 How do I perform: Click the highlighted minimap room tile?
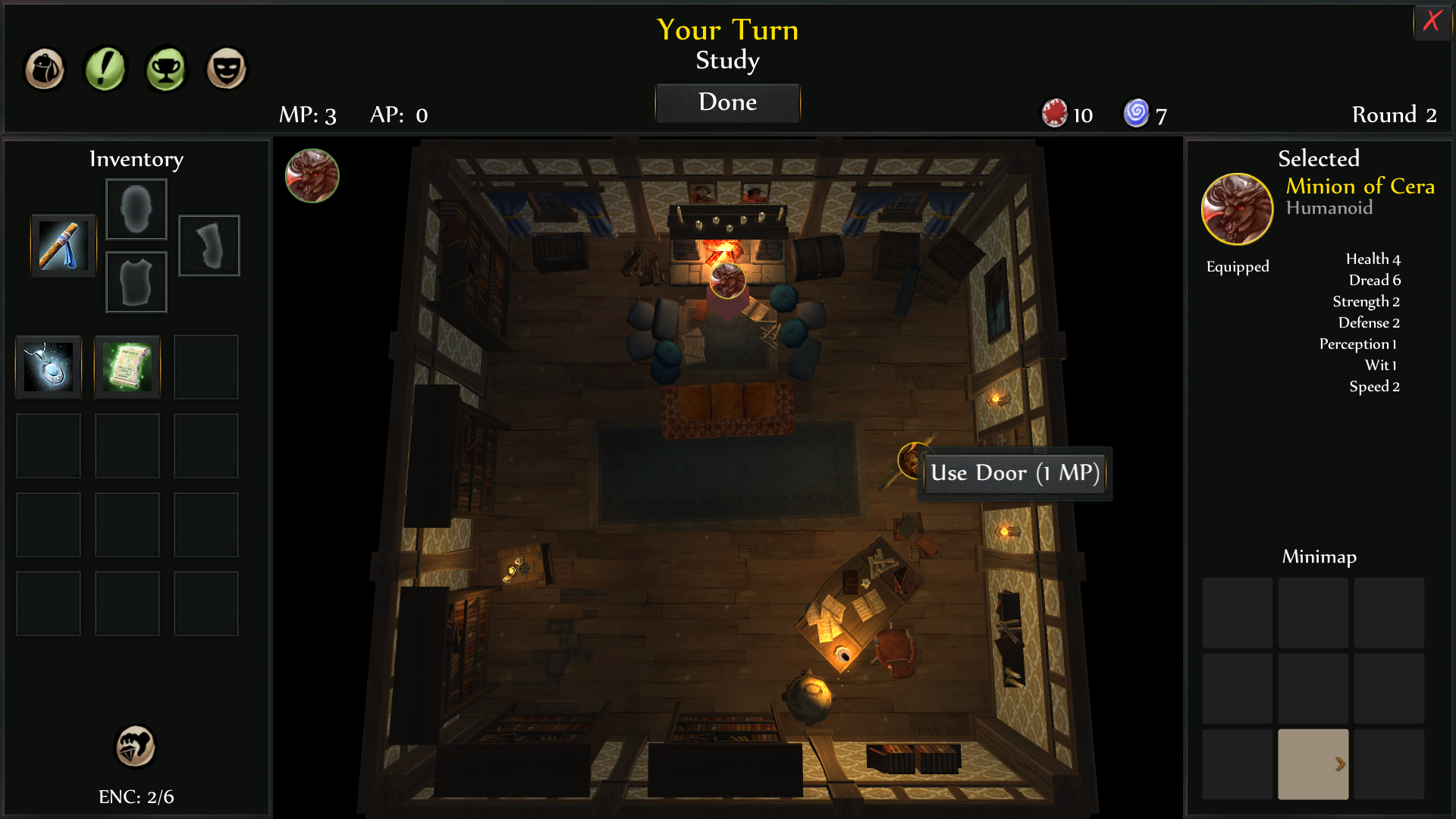pos(1313,764)
